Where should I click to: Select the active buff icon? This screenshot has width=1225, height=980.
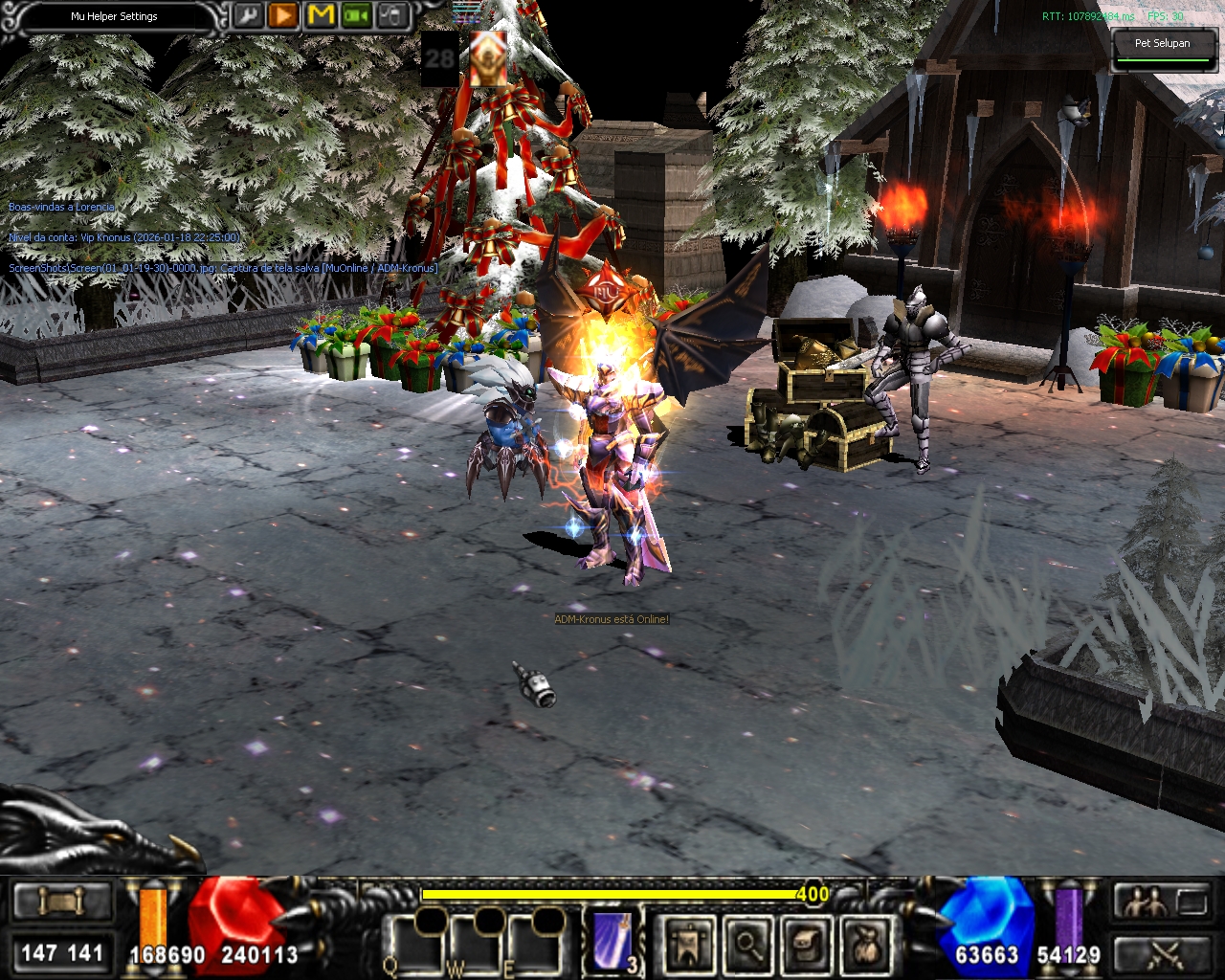[488, 58]
